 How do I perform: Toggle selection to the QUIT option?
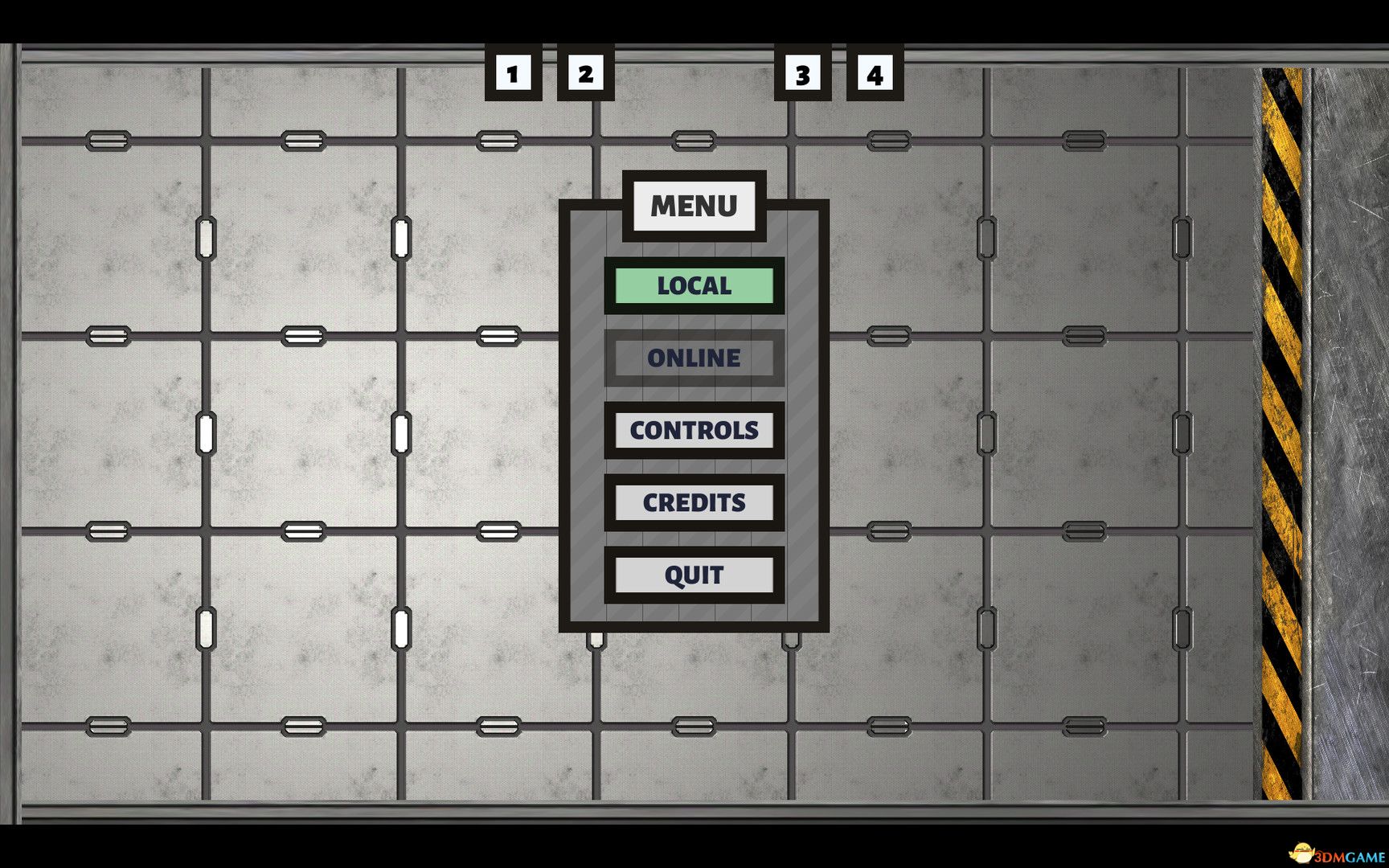694,574
